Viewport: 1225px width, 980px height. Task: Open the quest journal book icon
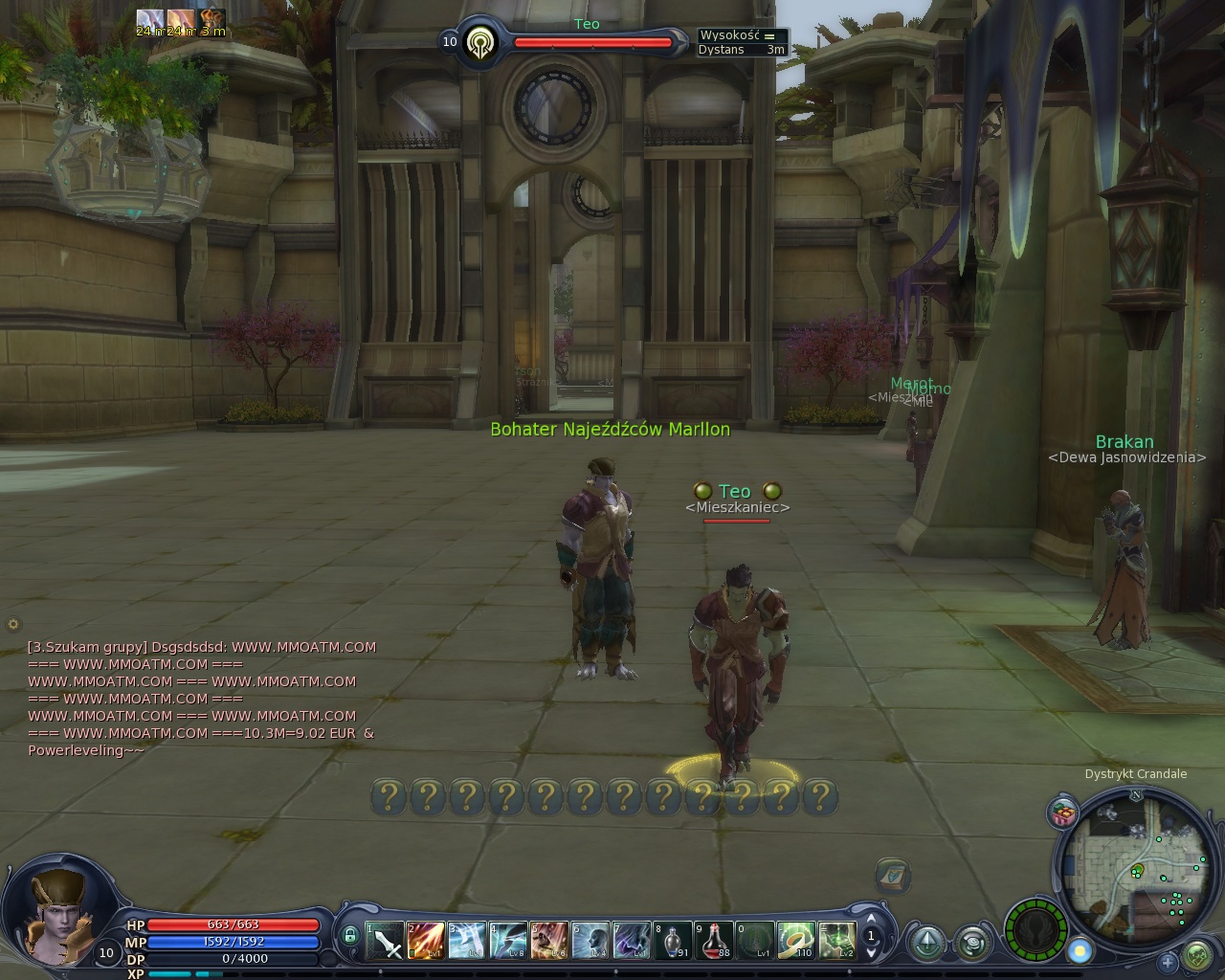[892, 875]
